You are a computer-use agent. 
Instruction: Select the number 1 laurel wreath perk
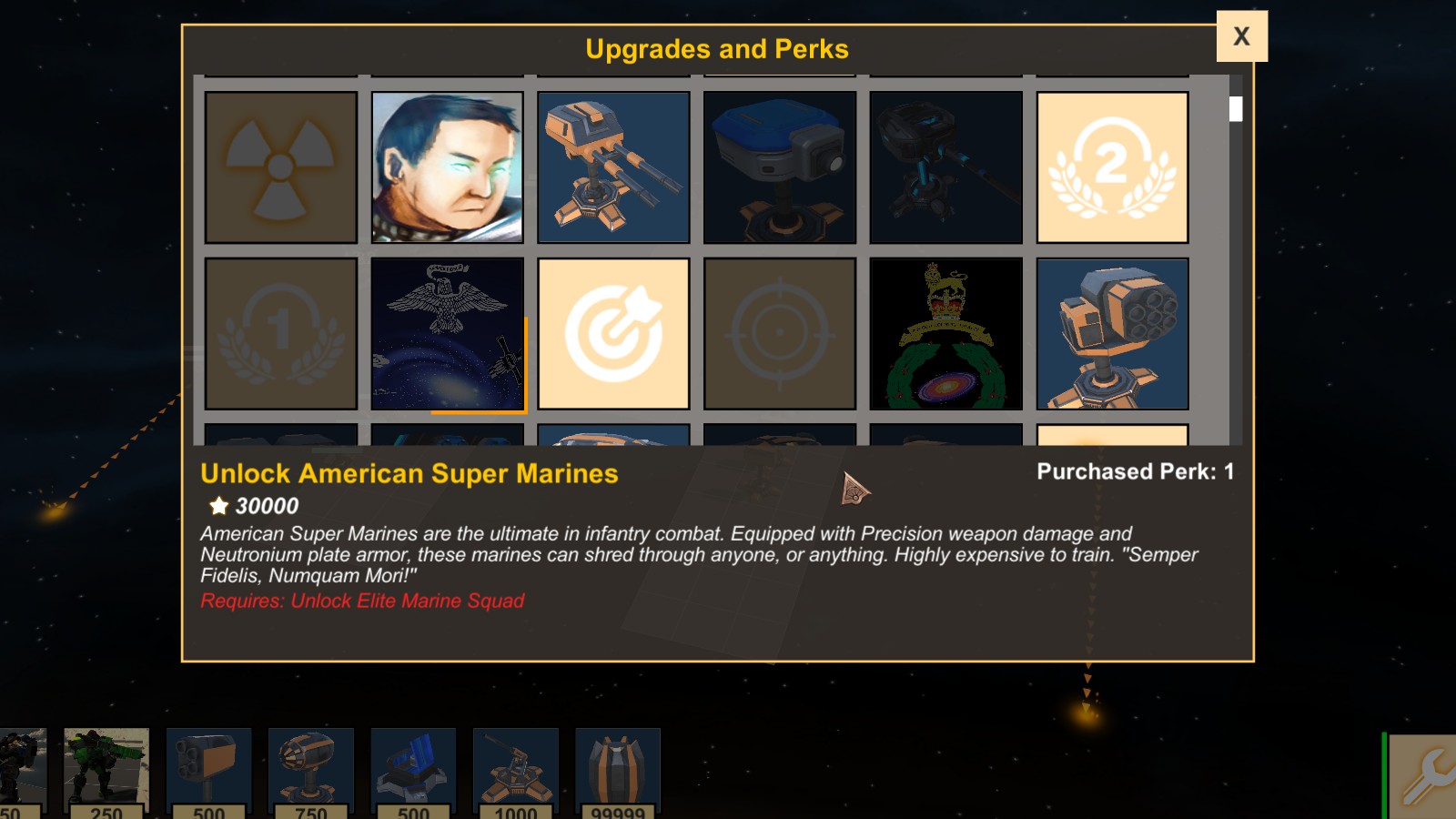click(280, 334)
